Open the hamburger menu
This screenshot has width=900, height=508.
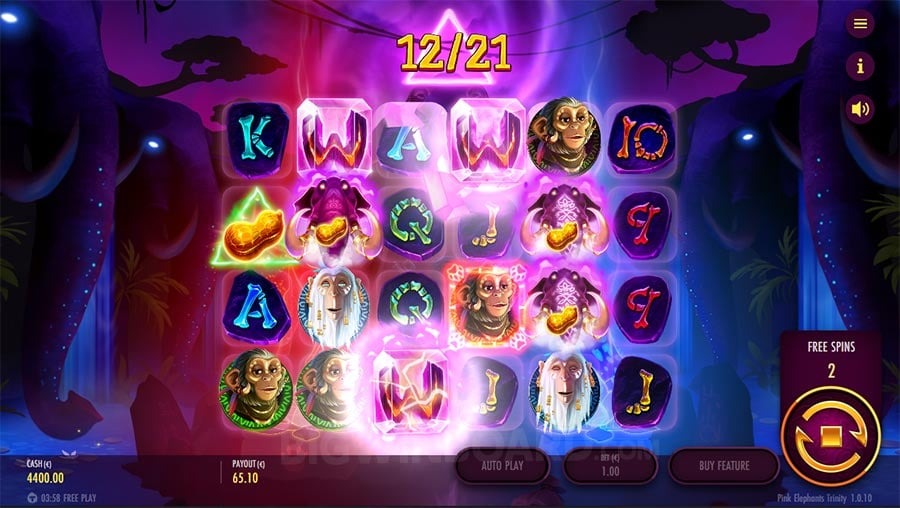[860, 24]
